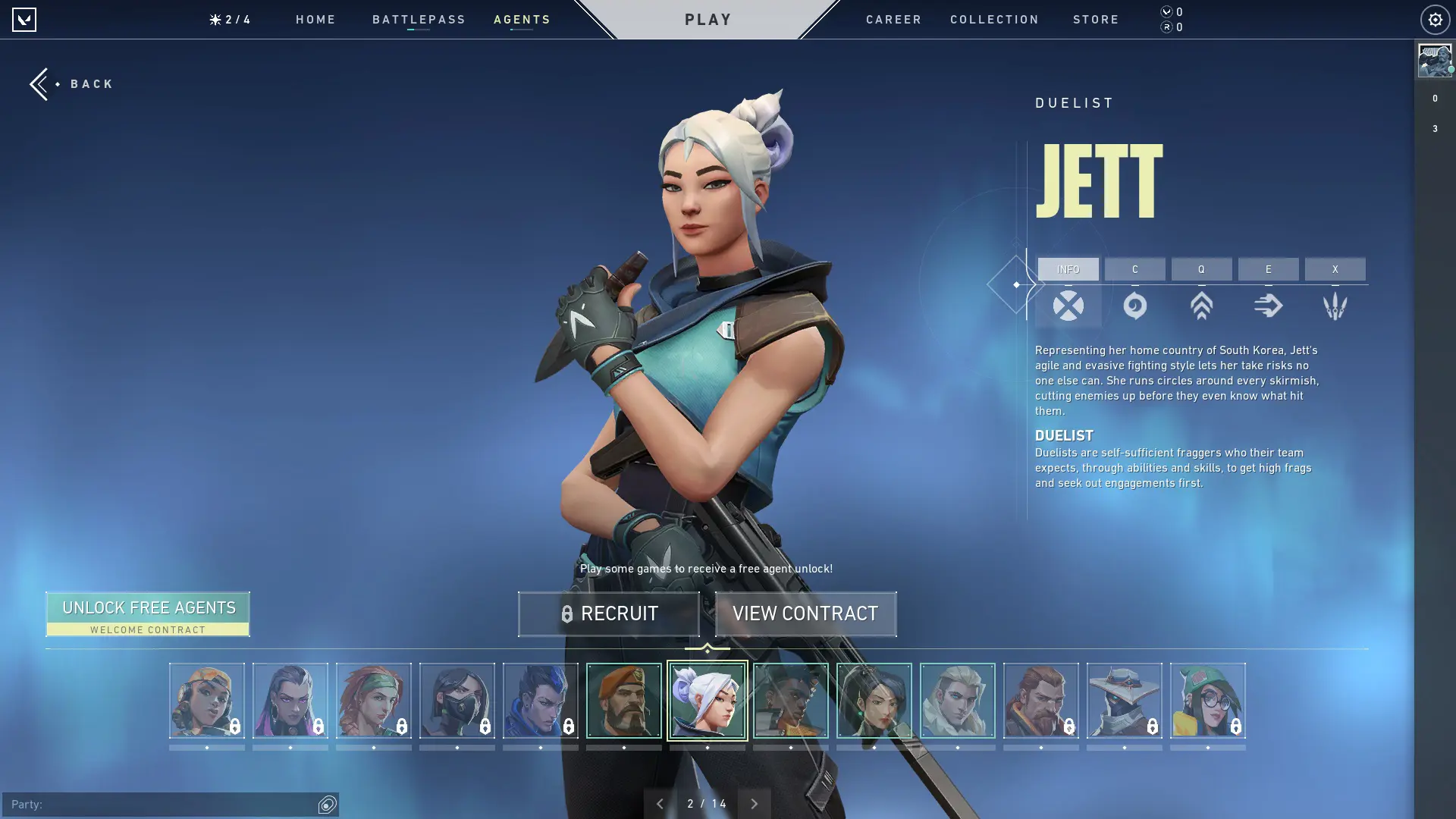This screenshot has height=819, width=1456.
Task: Click the Valorant Points currency icon
Action: point(1166,12)
